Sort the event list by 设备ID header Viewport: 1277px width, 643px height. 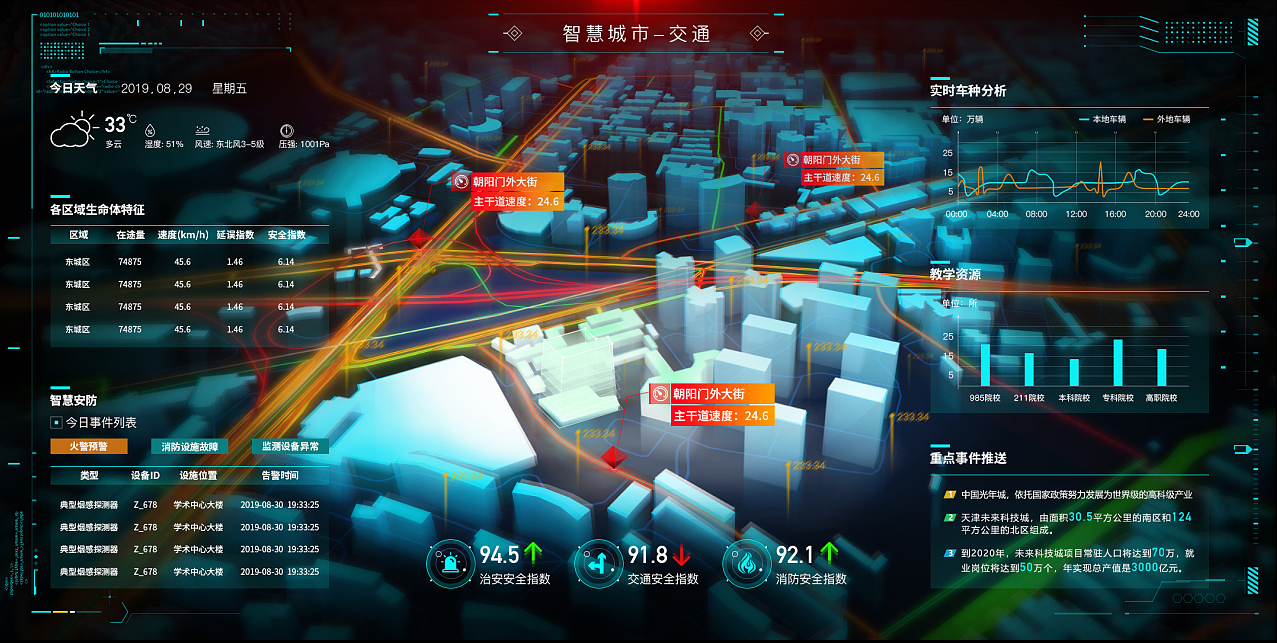tap(145, 476)
